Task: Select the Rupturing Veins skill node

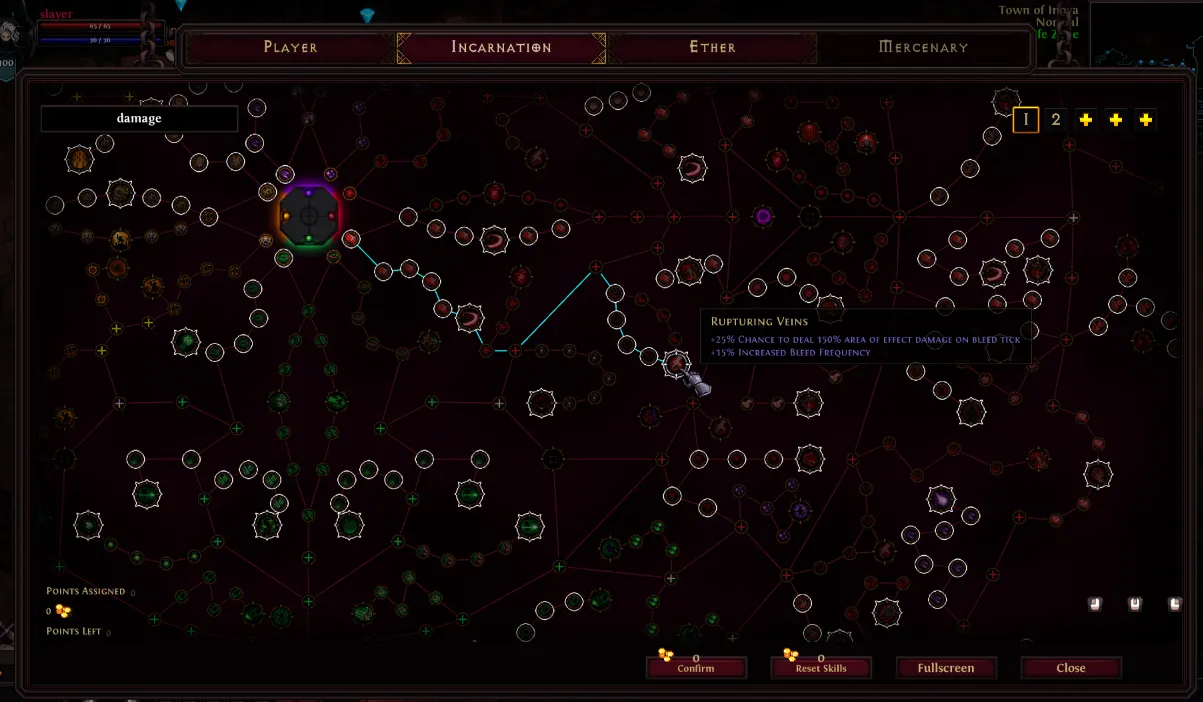Action: click(677, 365)
